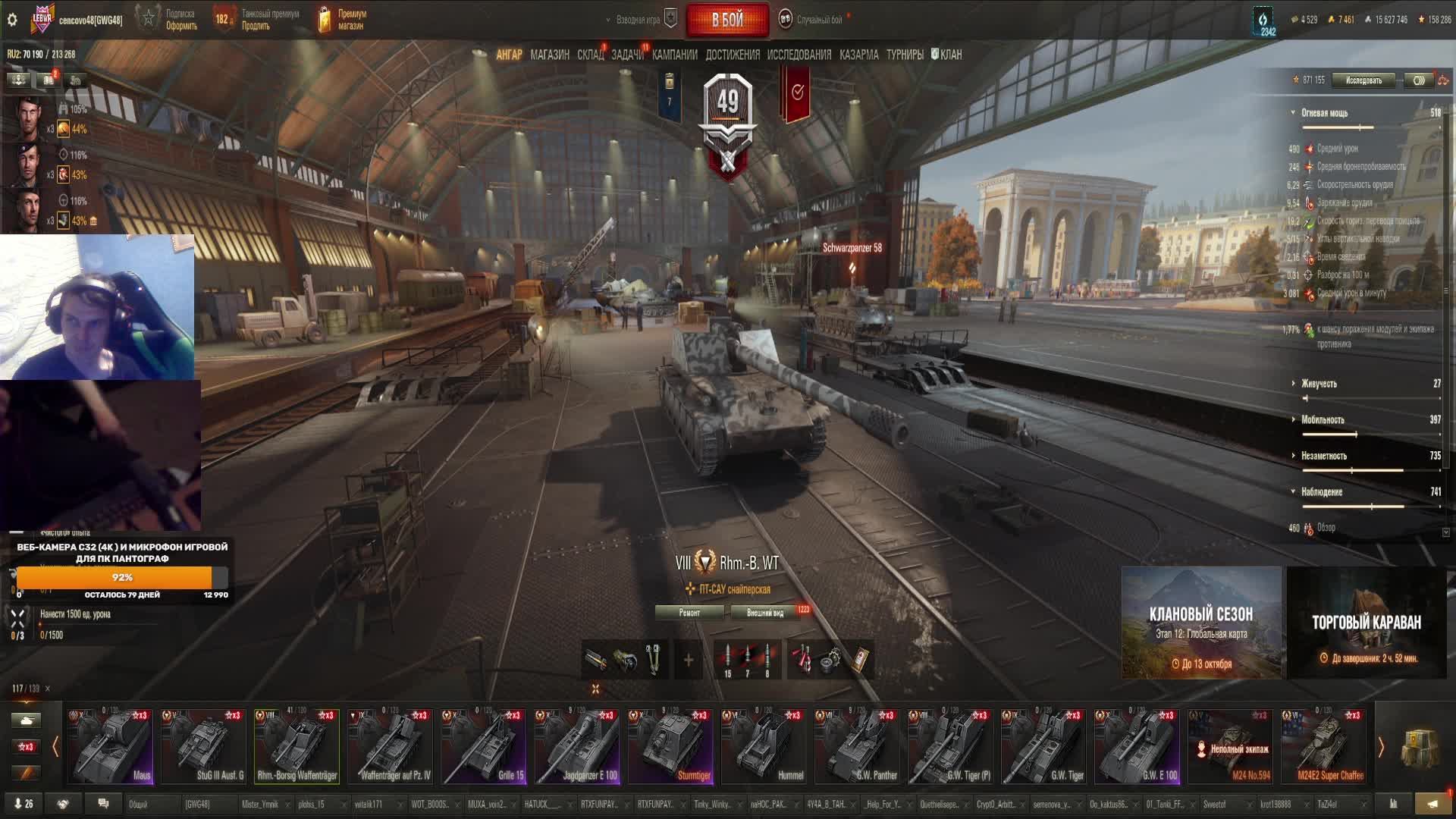This screenshot has width=1456, height=819.
Task: Open the КЛАНОВЫЙ СЕЗОН banner
Action: click(1201, 623)
